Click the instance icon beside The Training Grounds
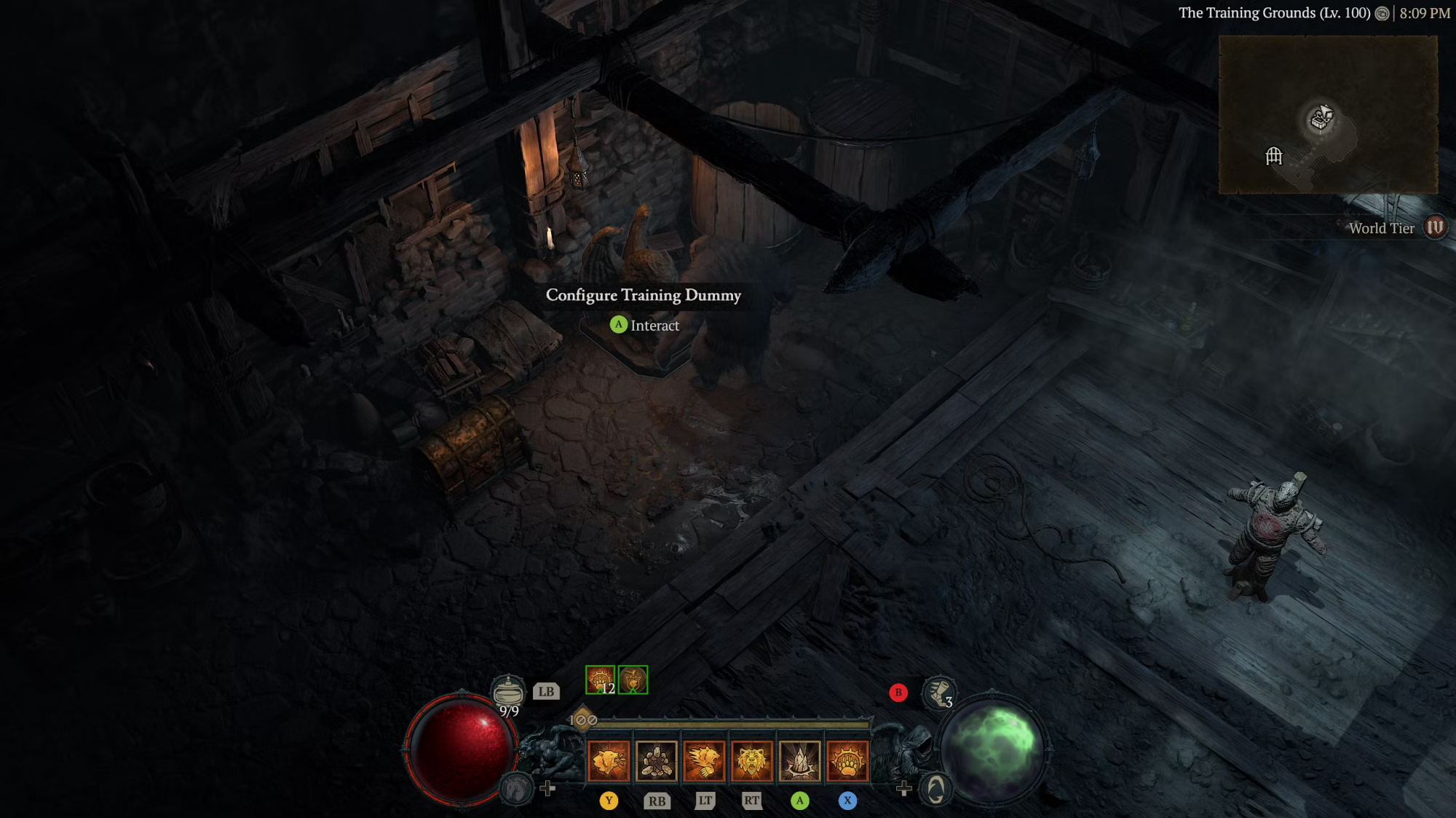Image resolution: width=1456 pixels, height=818 pixels. click(x=1382, y=13)
